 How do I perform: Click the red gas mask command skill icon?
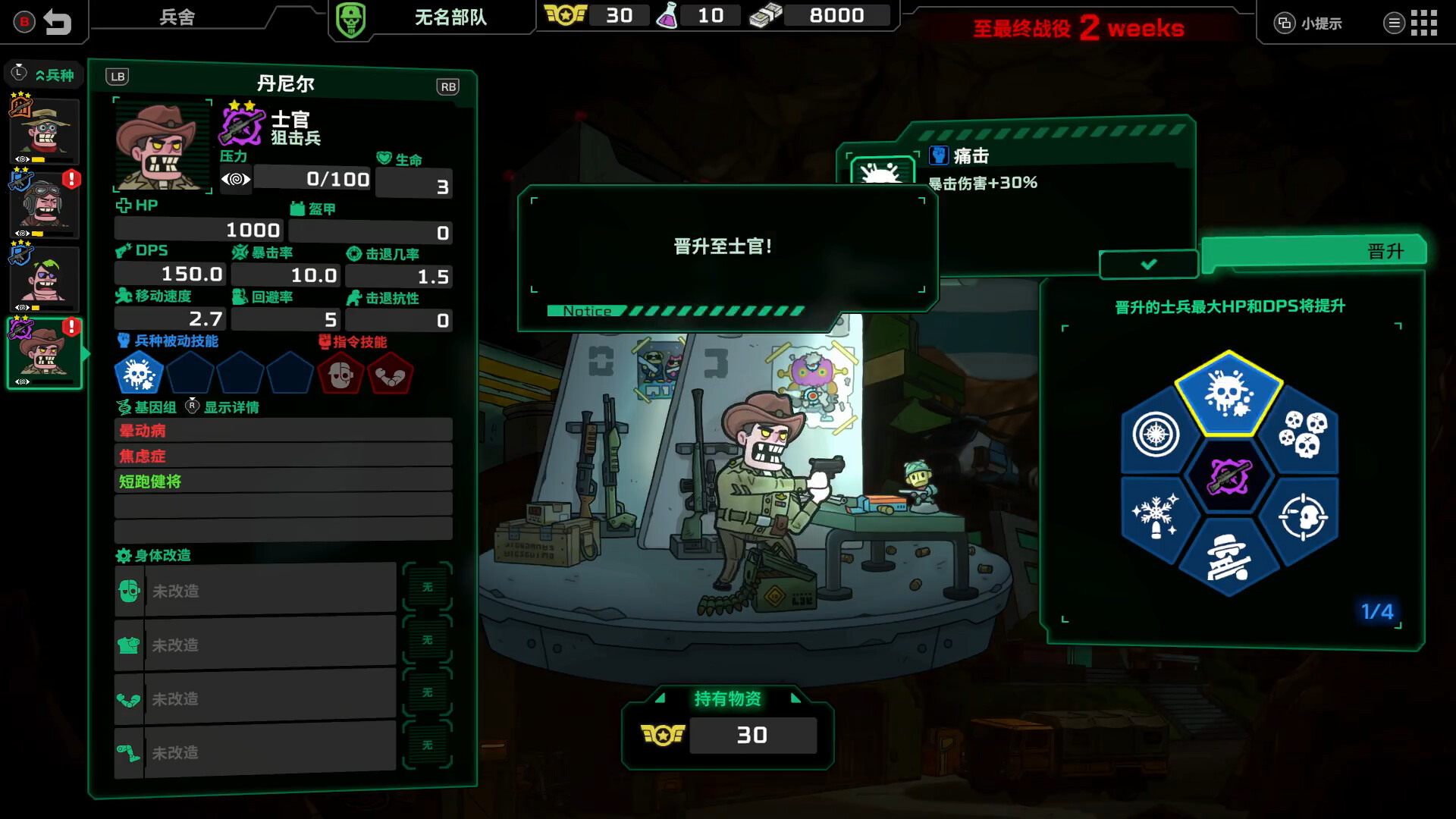[341, 374]
